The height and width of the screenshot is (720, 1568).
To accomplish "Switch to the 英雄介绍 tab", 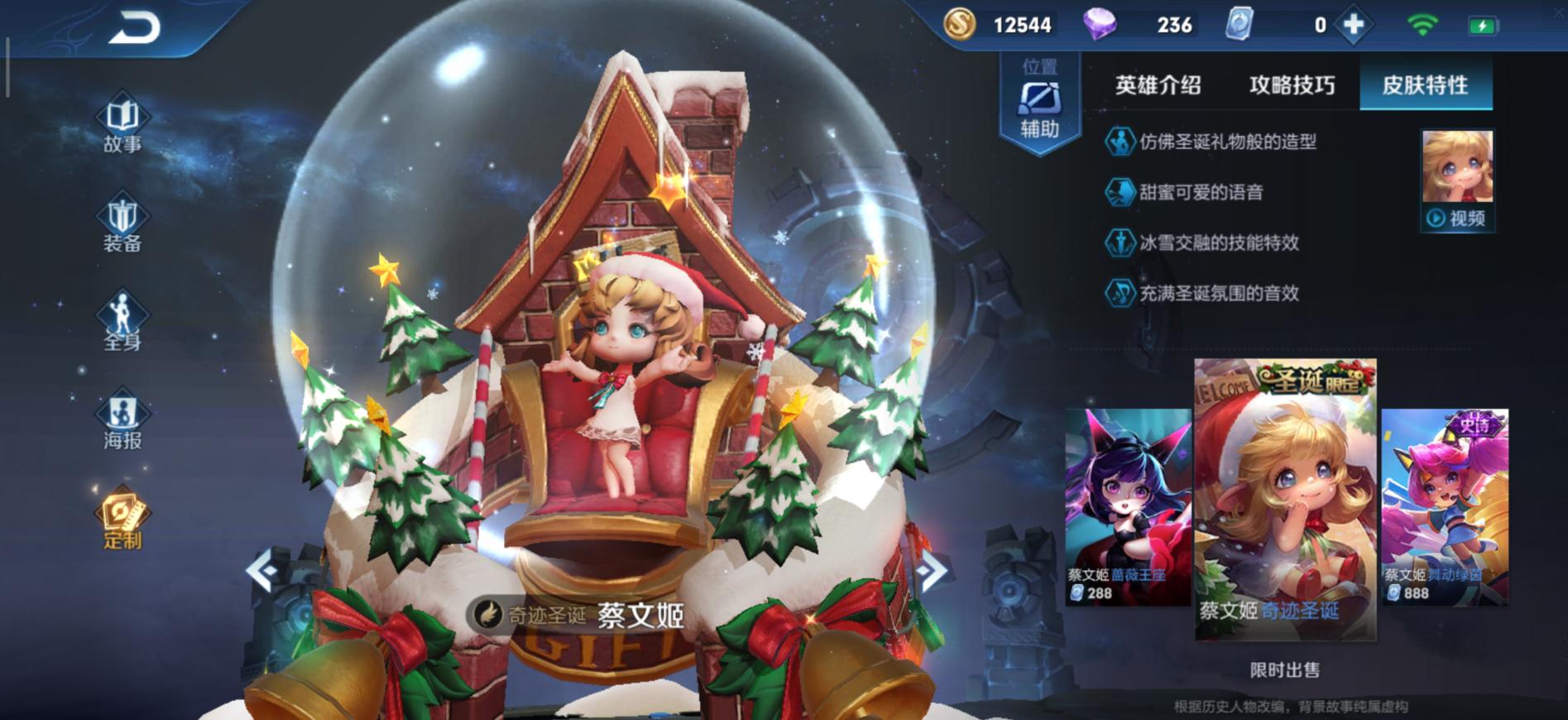I will tap(1158, 85).
